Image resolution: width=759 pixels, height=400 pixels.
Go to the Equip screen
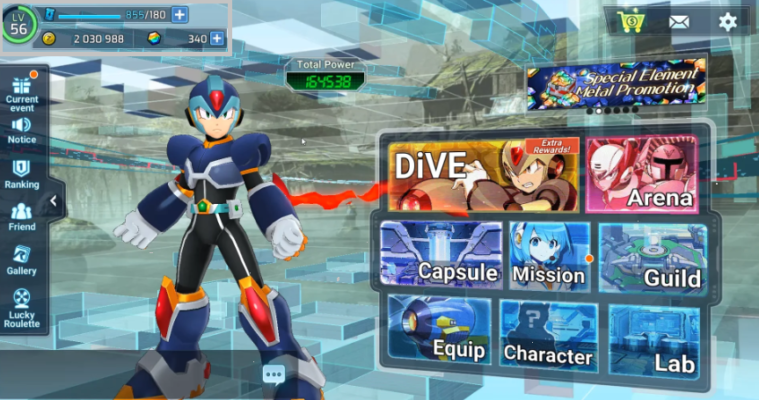[x=440, y=330]
